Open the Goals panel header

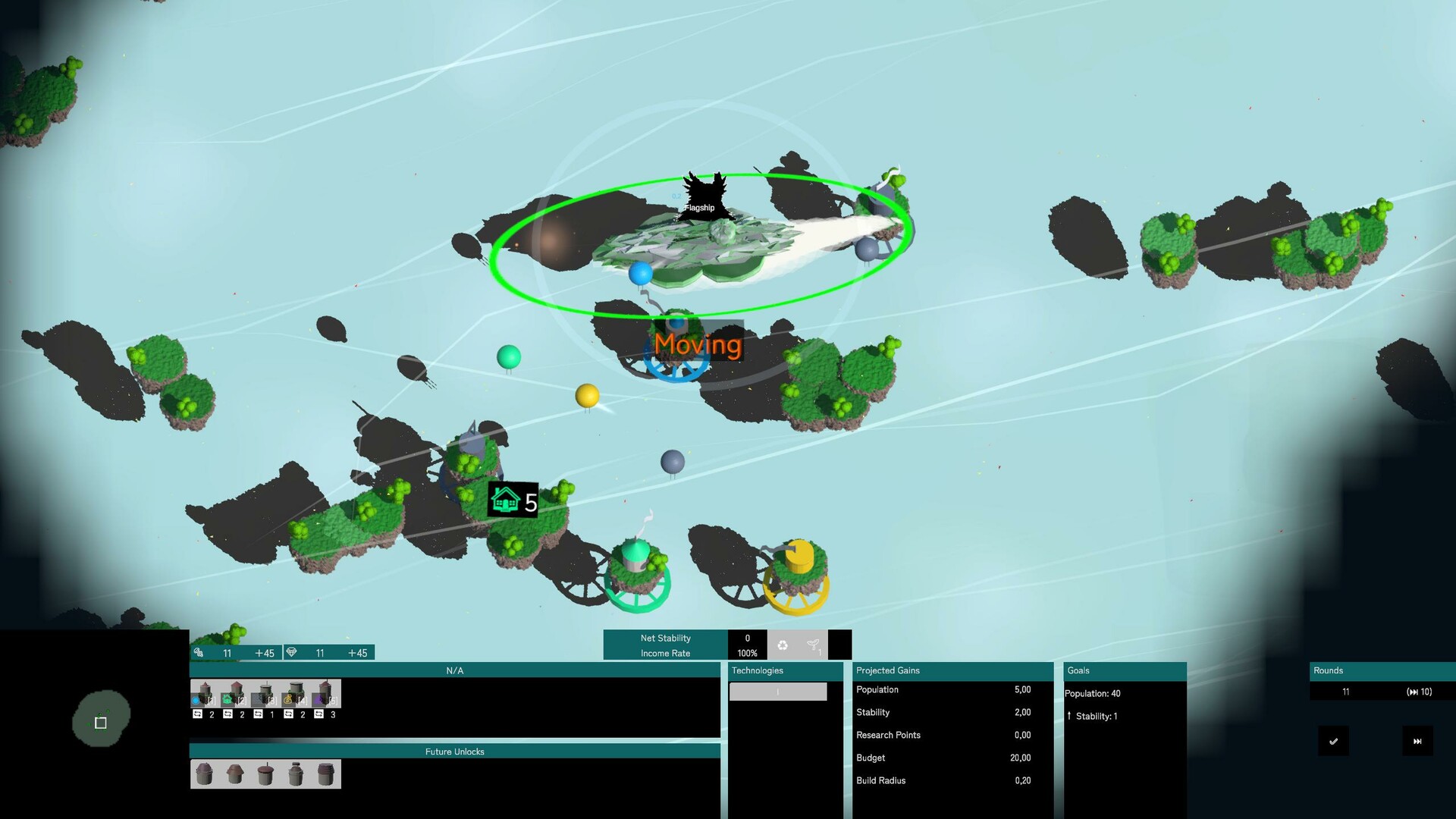tap(1125, 670)
